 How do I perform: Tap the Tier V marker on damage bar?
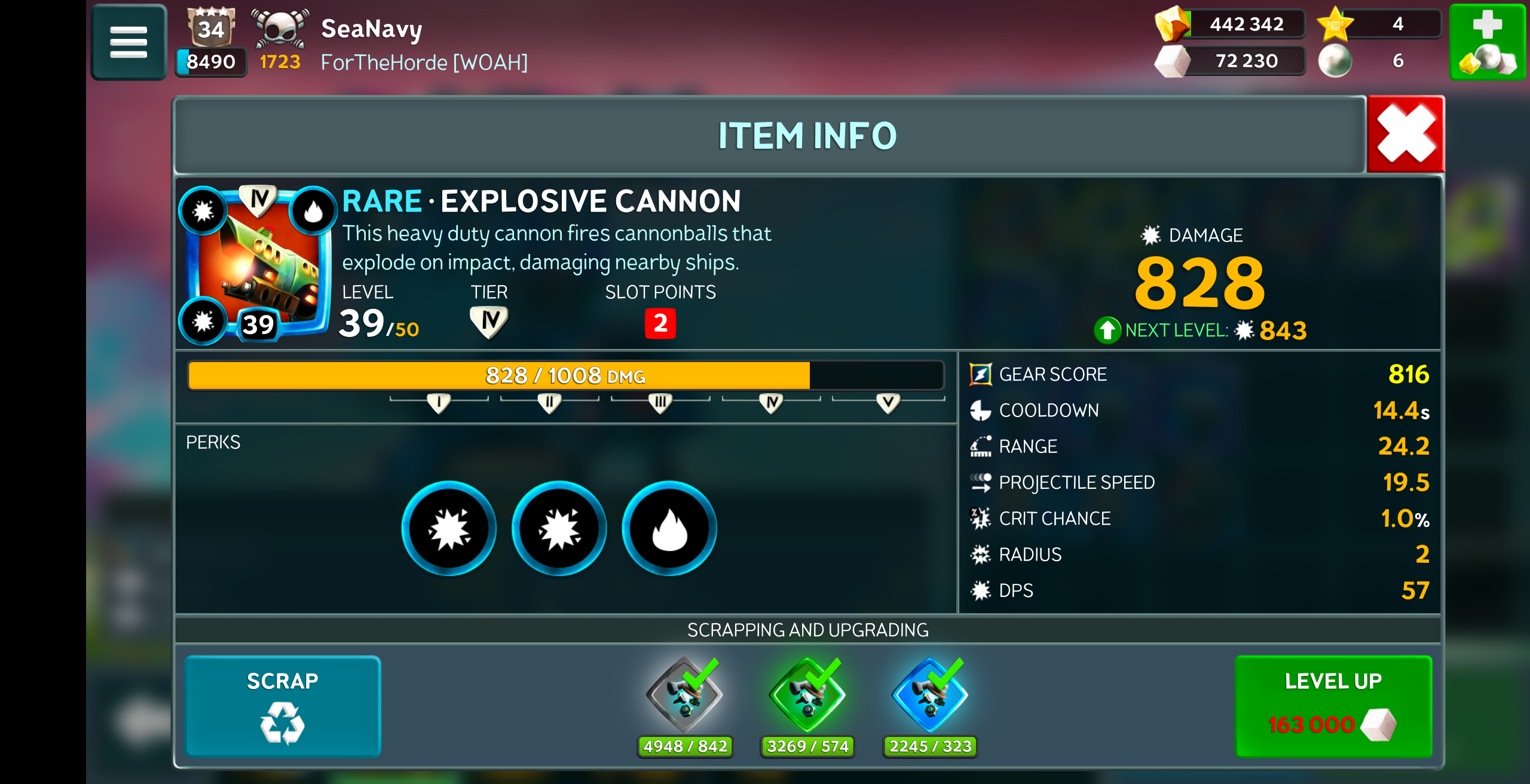pyautogui.click(x=888, y=403)
